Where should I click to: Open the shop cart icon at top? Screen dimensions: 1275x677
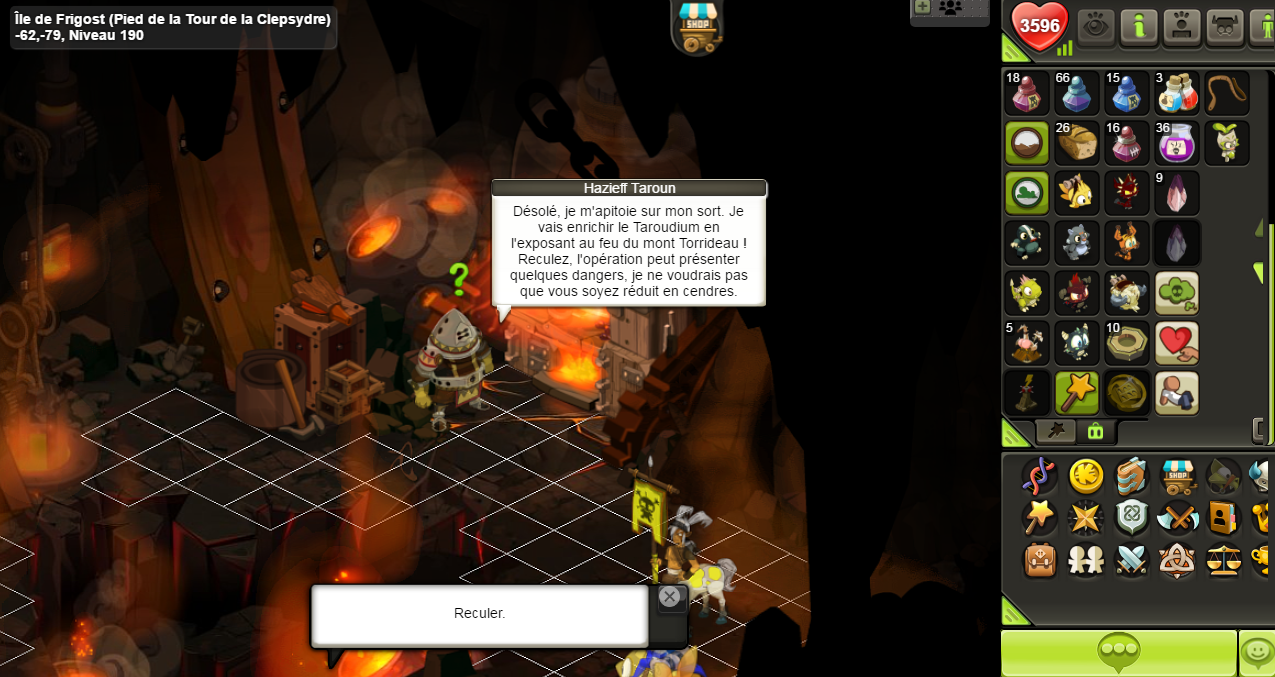698,26
